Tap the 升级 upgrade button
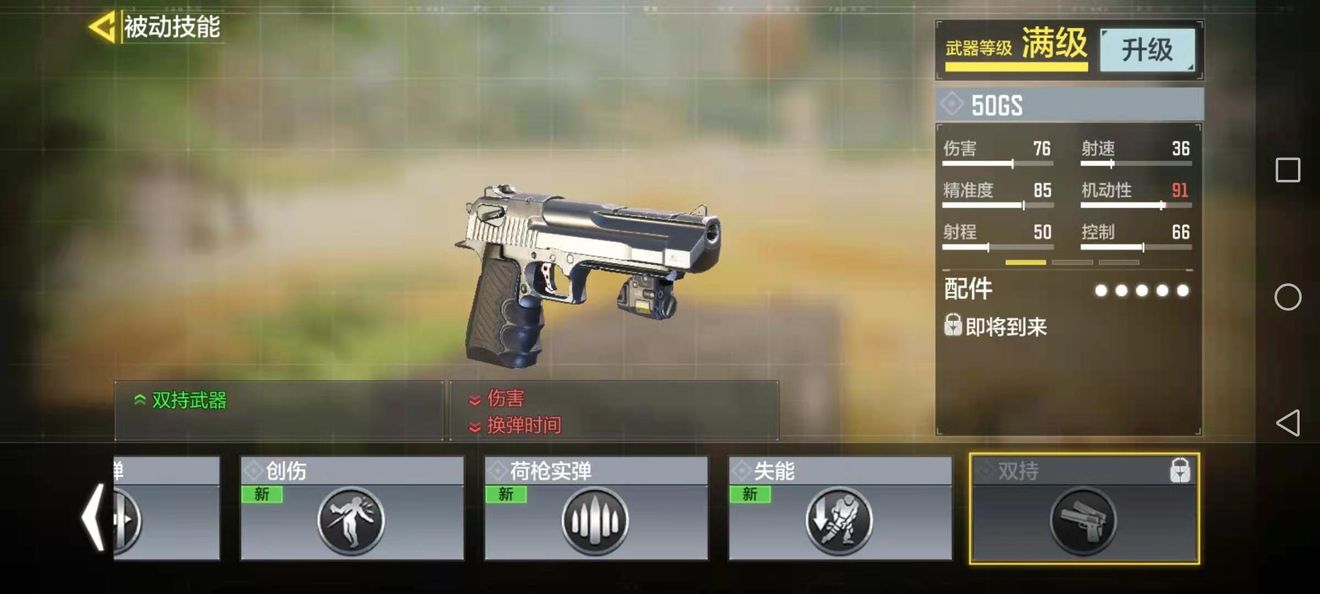1320x594 pixels. pos(1147,50)
